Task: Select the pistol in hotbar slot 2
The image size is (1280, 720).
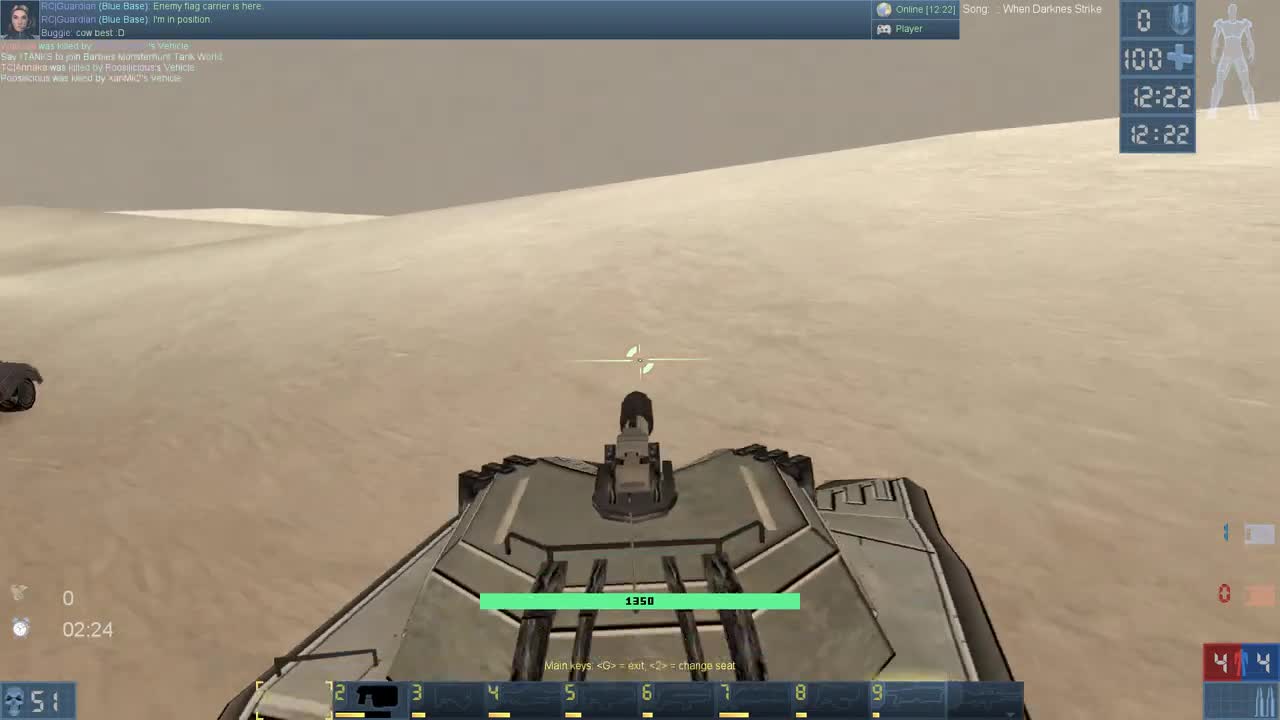Action: point(373,698)
